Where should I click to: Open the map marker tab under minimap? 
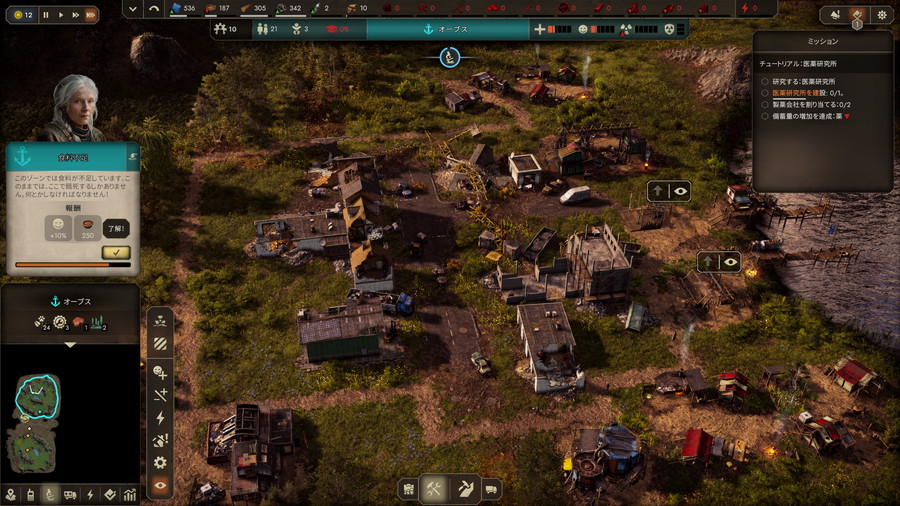click(11, 495)
